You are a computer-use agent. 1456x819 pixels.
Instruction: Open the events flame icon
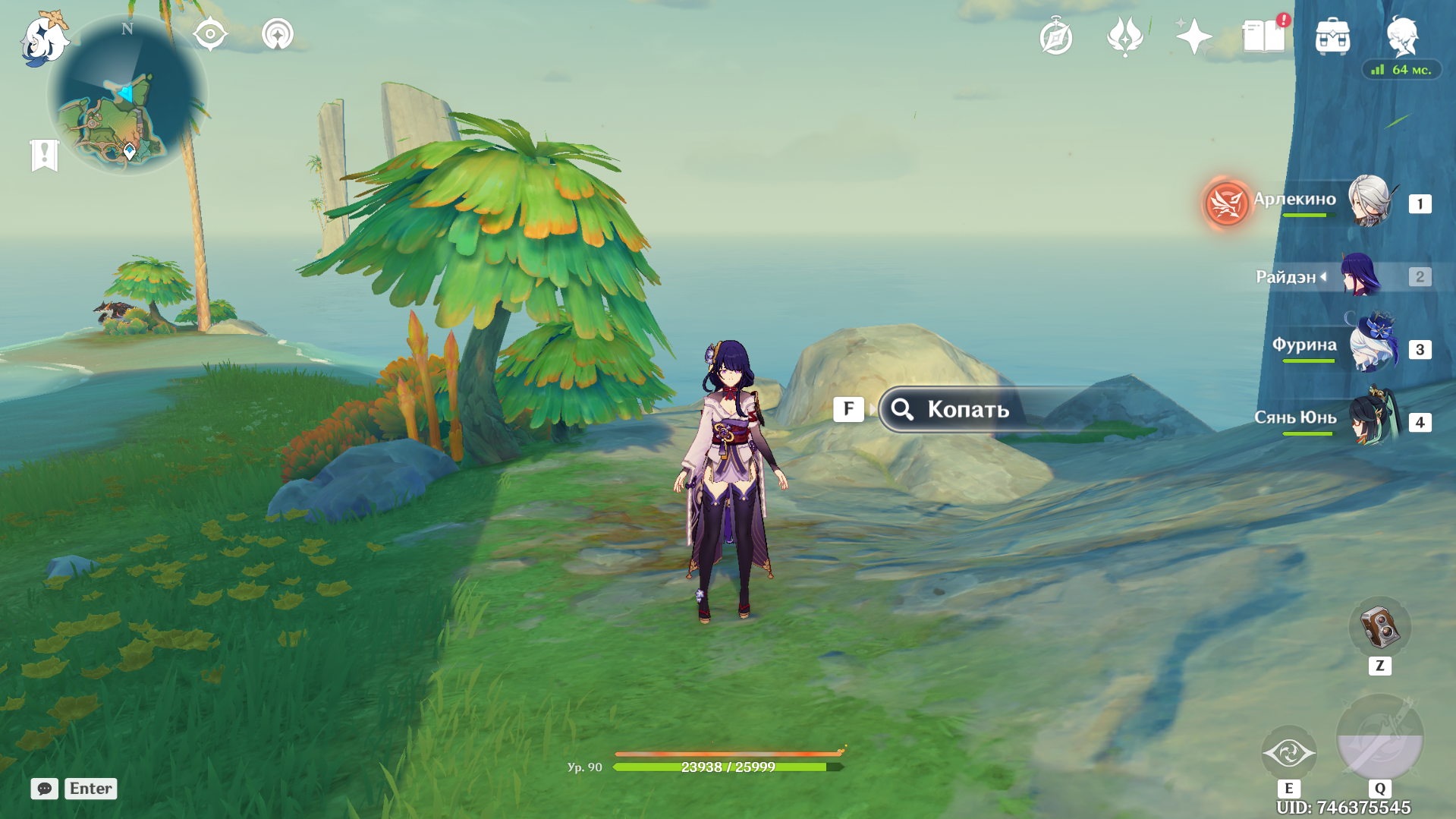tap(1124, 36)
